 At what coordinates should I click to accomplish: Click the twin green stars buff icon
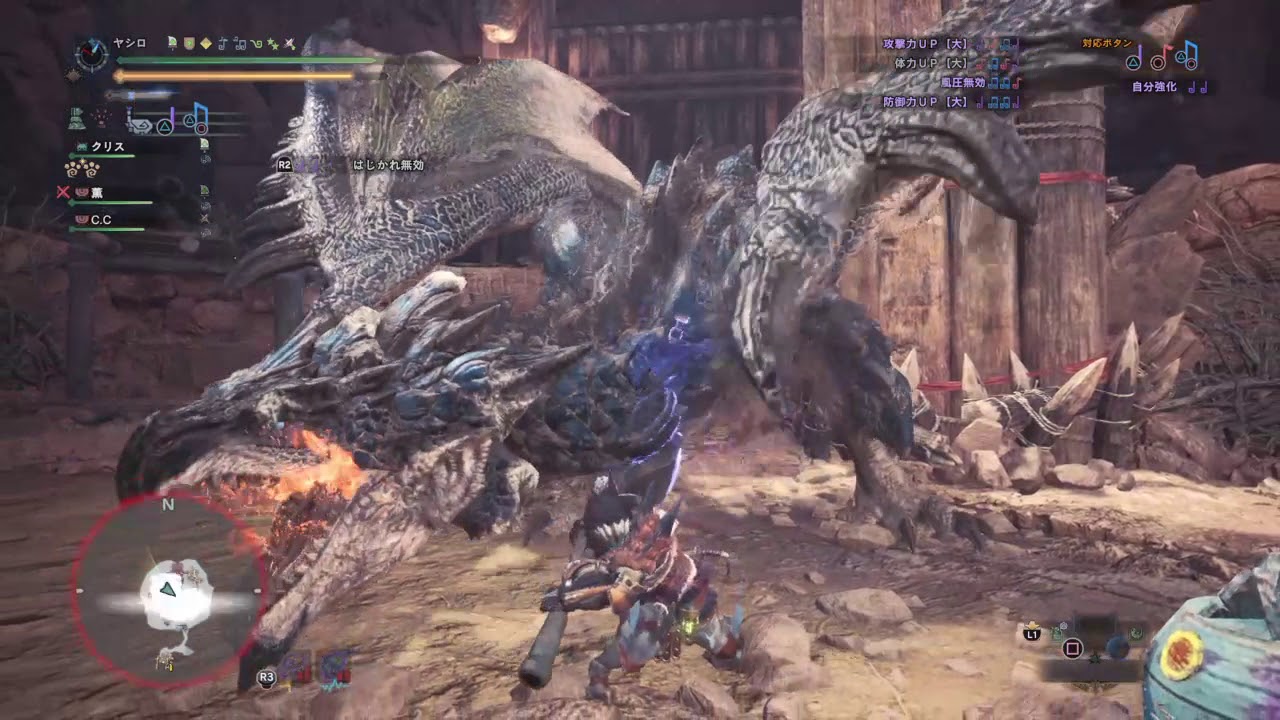point(272,43)
